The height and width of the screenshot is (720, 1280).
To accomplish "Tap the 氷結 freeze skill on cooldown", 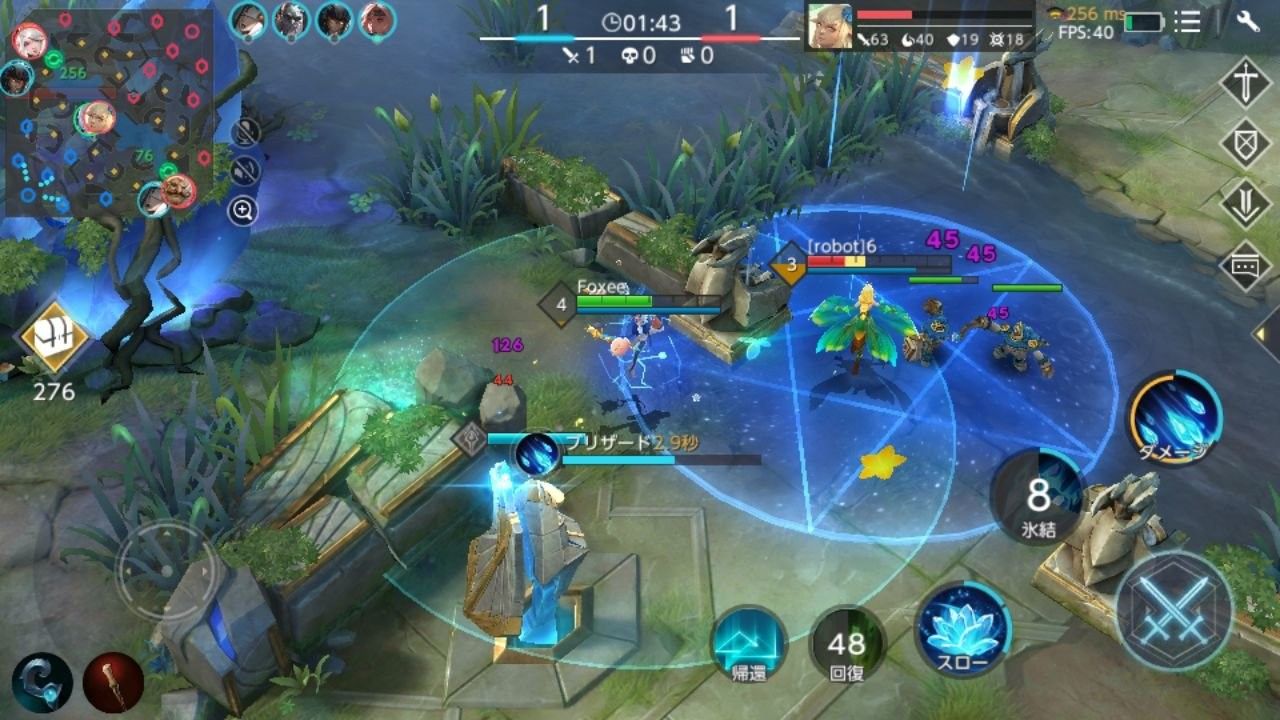I will tap(1039, 497).
